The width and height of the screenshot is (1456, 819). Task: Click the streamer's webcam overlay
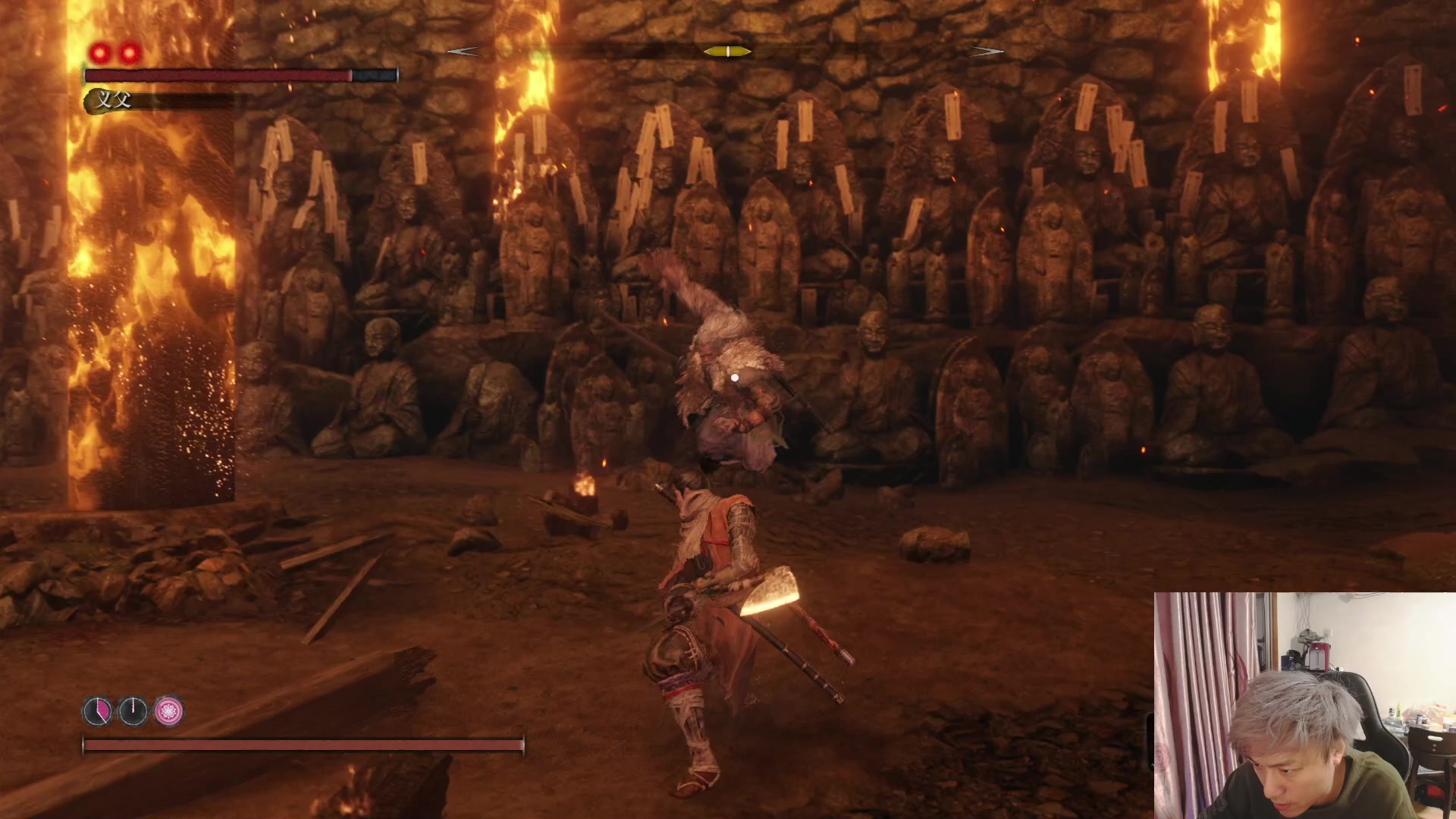coord(1304,705)
